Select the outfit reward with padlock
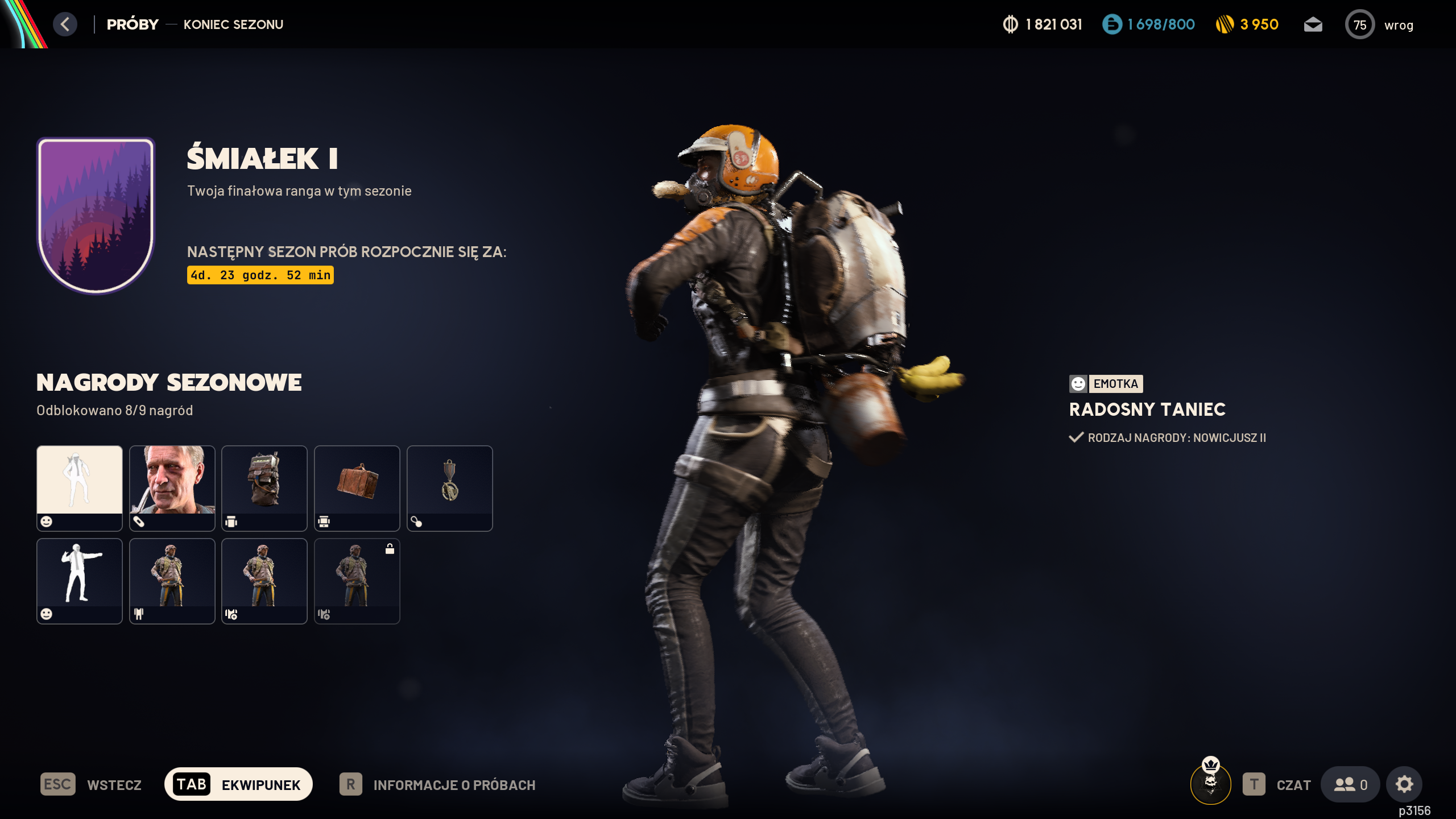The image size is (1456, 819). click(357, 581)
